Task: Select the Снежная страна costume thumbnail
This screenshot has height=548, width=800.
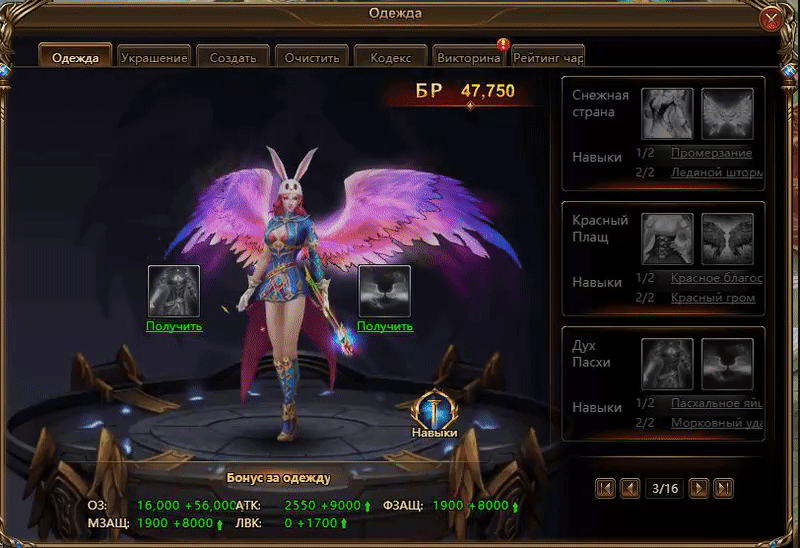Action: pyautogui.click(x=667, y=112)
